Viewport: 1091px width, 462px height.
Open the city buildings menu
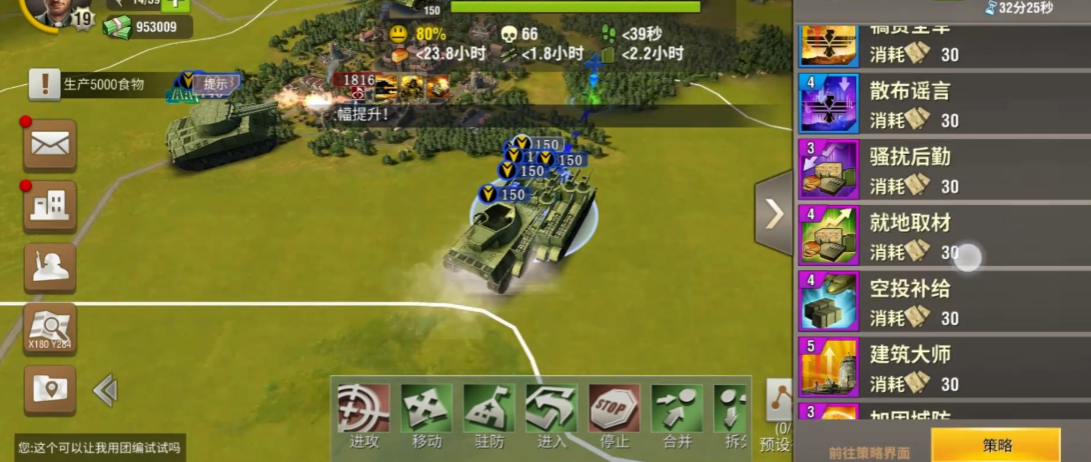[x=49, y=205]
